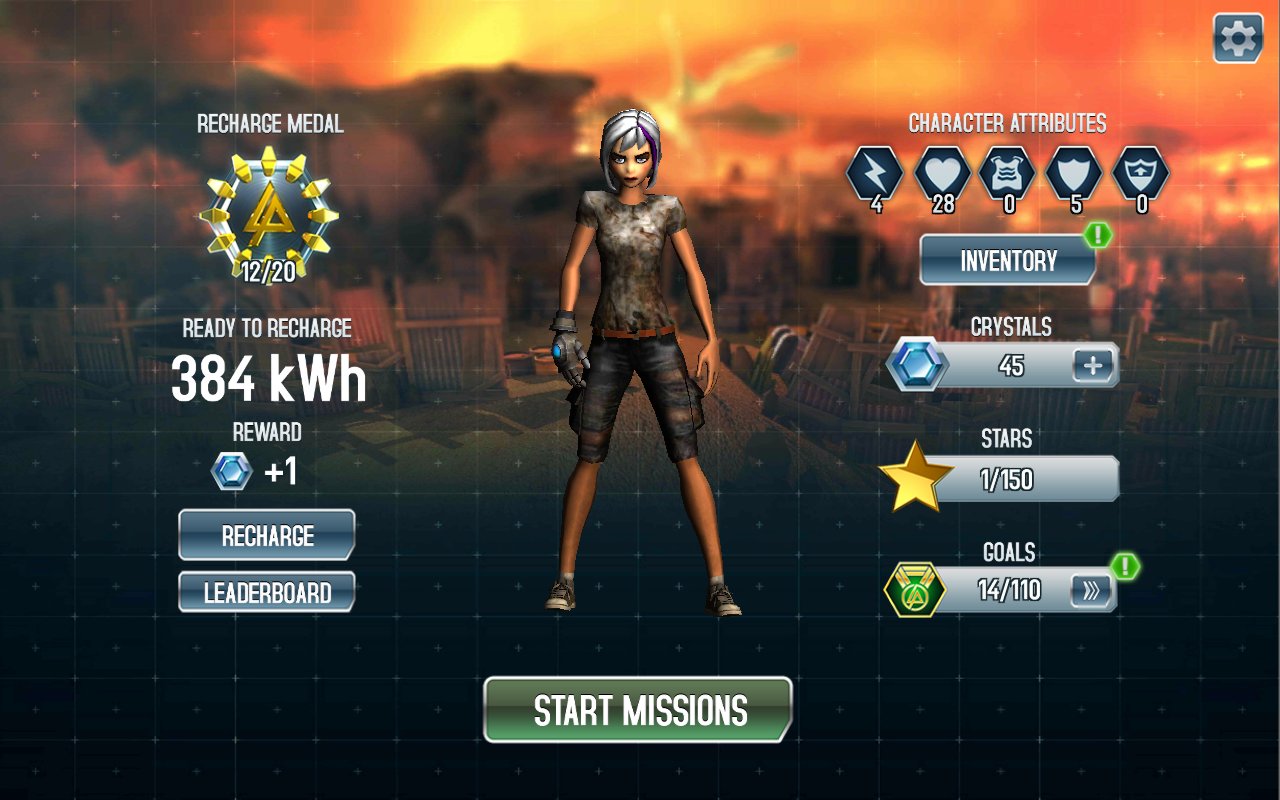Click the green Goals medal icon
Screen dimensions: 1280x800
[915, 590]
